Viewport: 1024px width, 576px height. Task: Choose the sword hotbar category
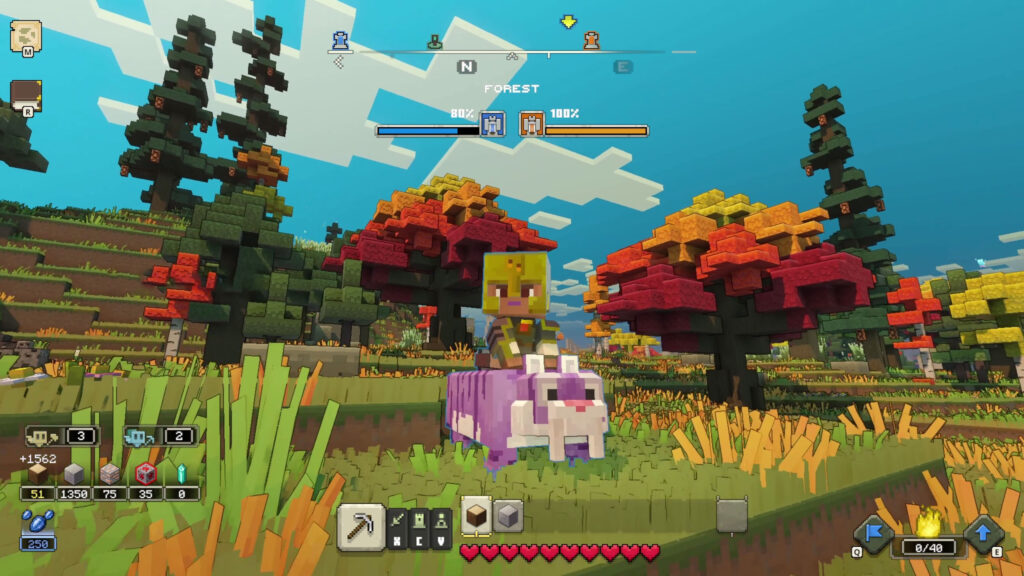(x=398, y=520)
